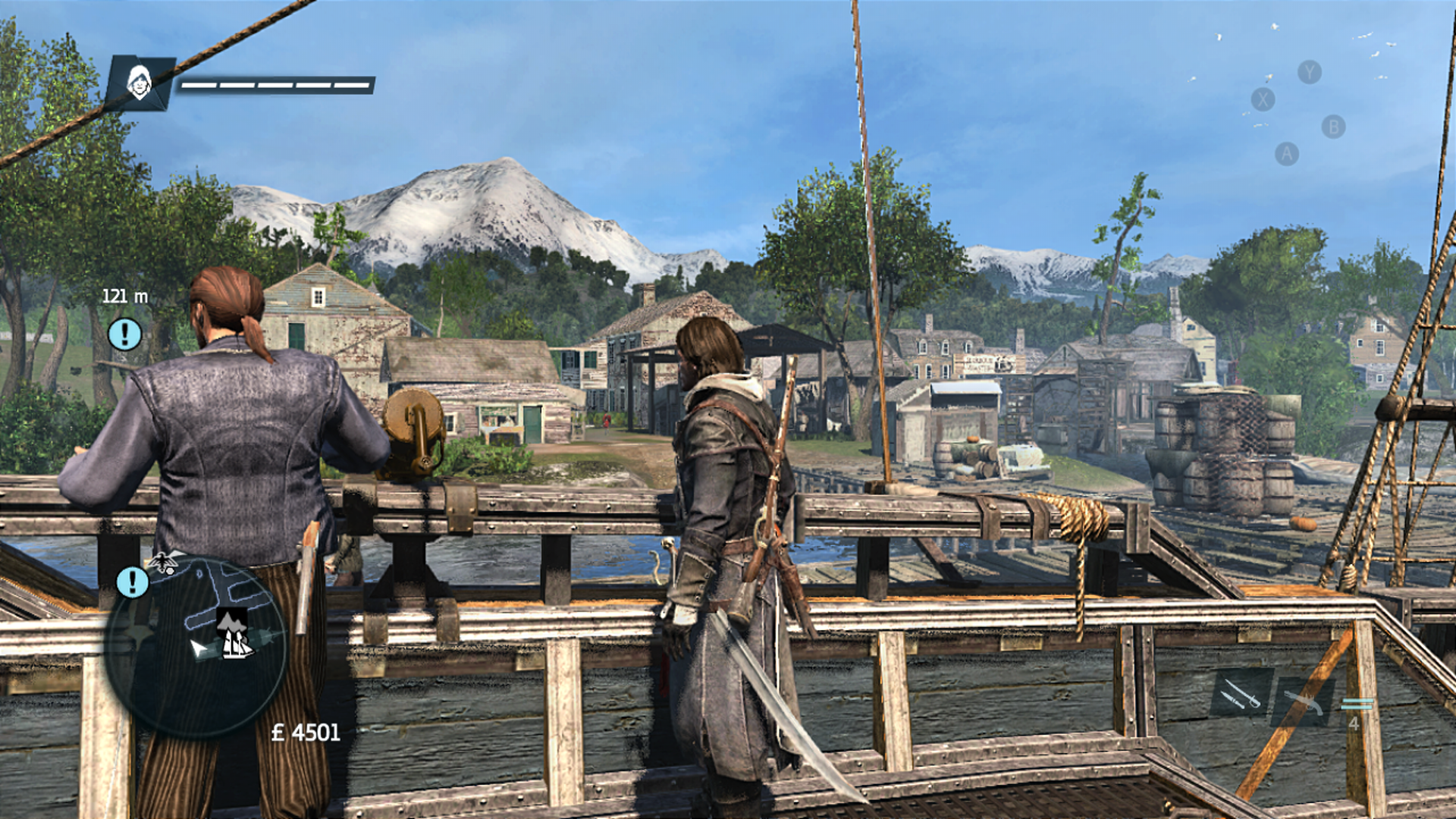Click the segmented health bar at top left

[275, 84]
